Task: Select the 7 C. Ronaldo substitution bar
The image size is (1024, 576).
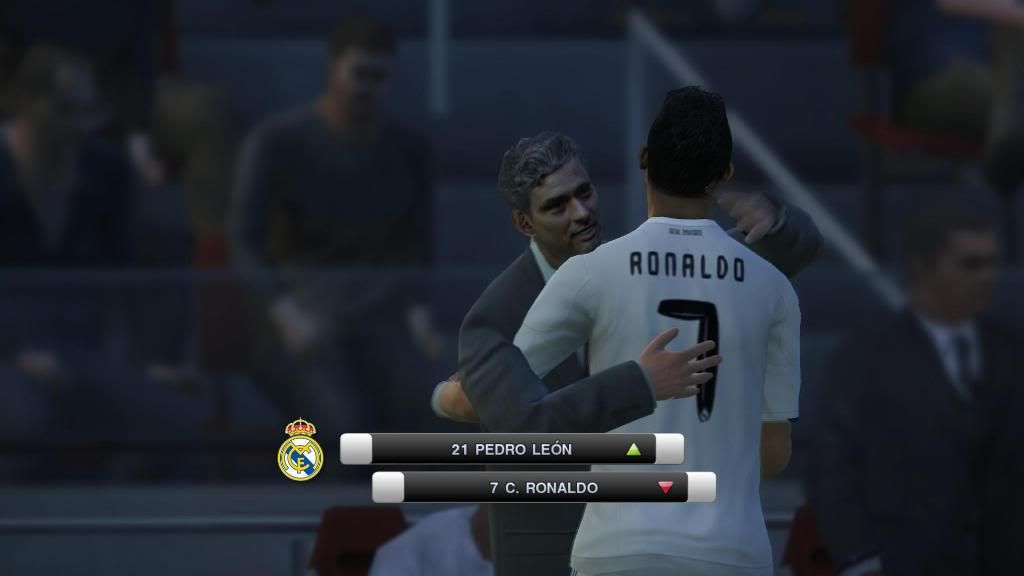Action: (x=543, y=487)
